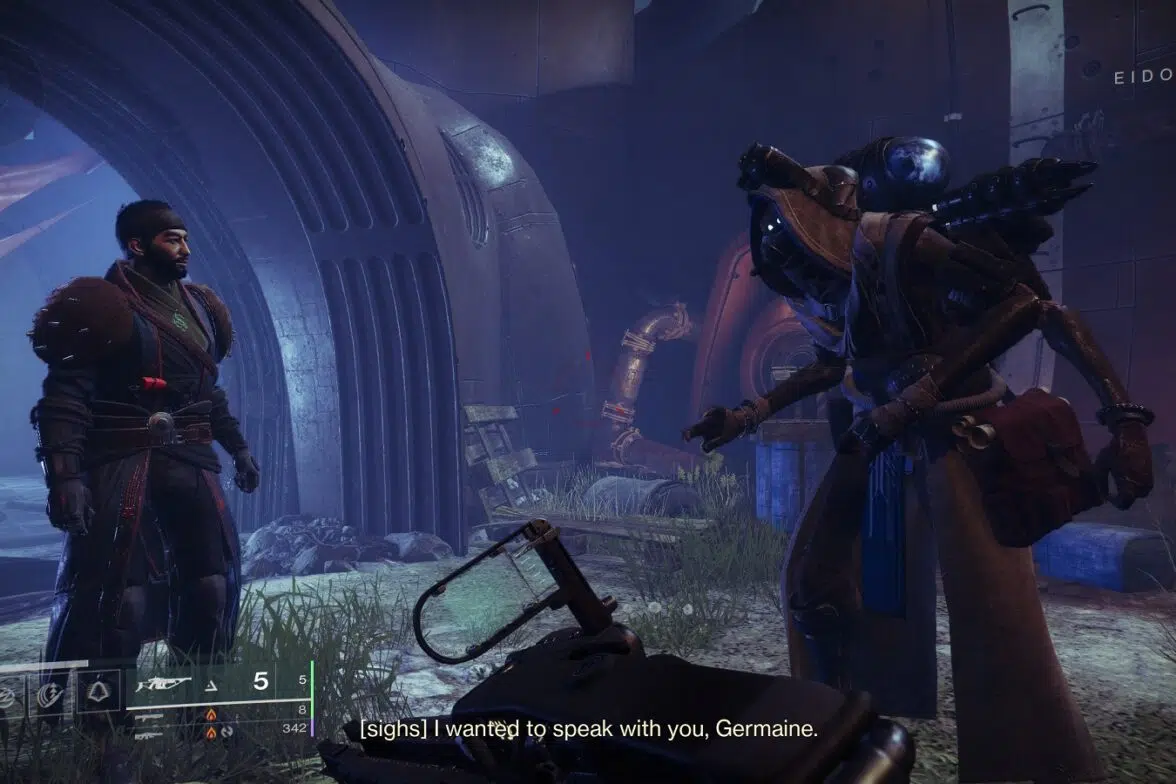Switch to the weapon with 8 ammo
This screenshot has height=784, width=1176.
click(x=150, y=716)
